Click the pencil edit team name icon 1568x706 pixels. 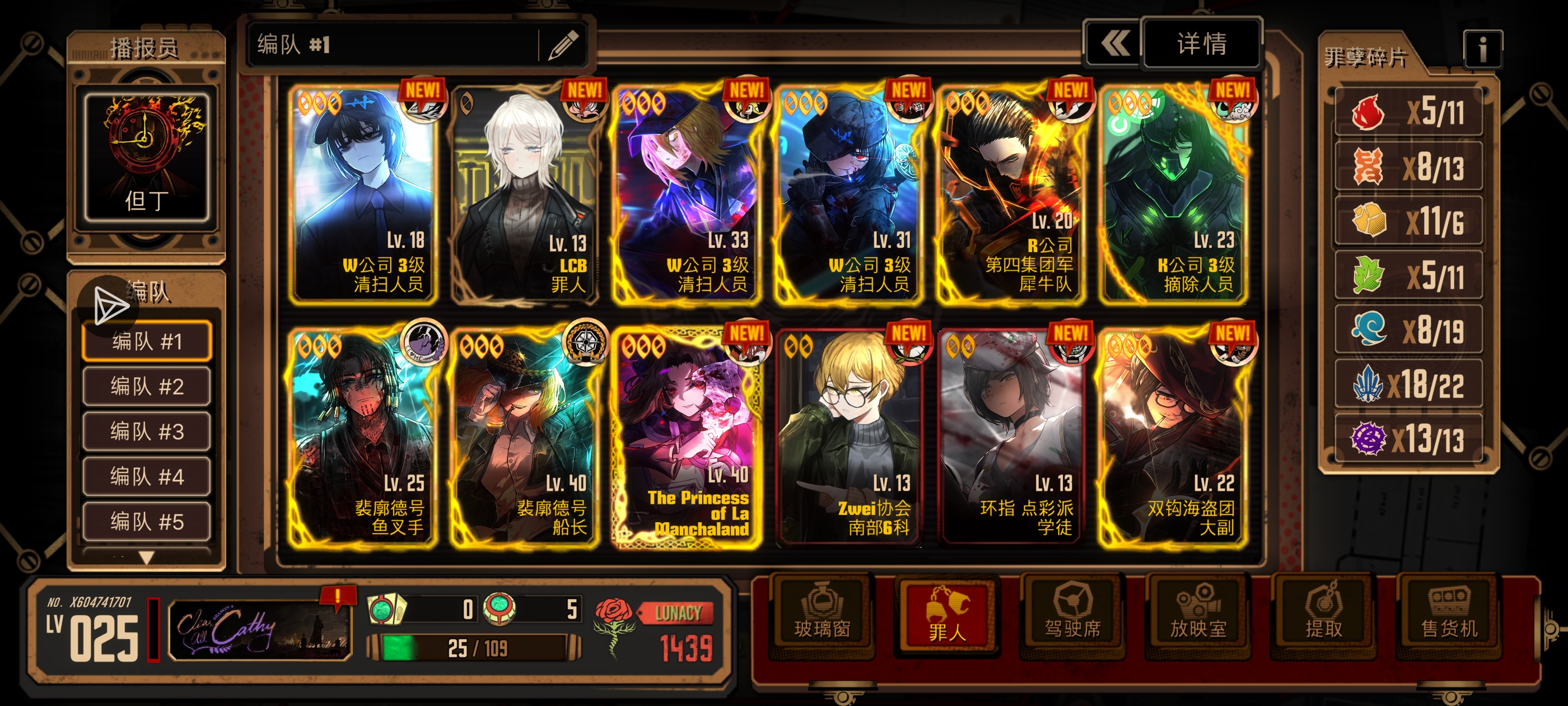coord(563,45)
